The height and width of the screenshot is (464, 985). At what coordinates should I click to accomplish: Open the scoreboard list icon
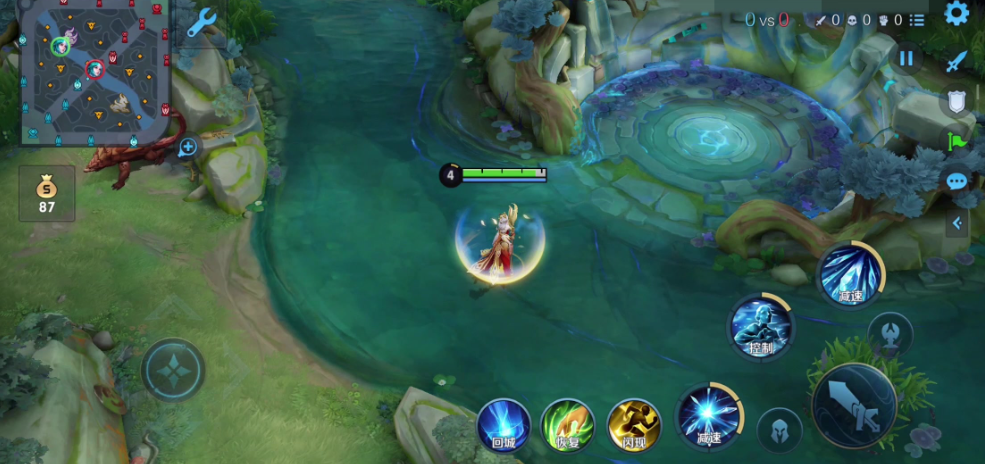(x=917, y=19)
